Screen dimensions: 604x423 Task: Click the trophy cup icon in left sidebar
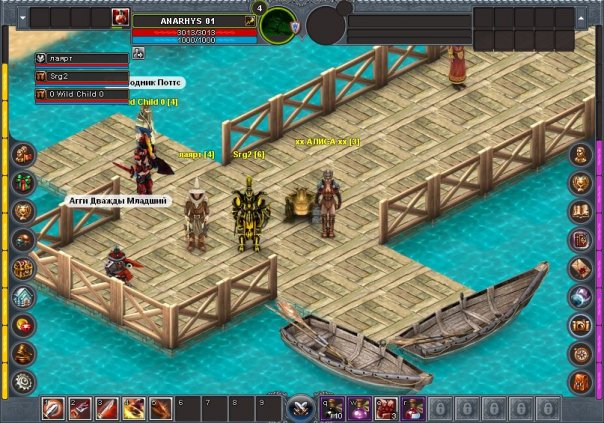(x=23, y=211)
